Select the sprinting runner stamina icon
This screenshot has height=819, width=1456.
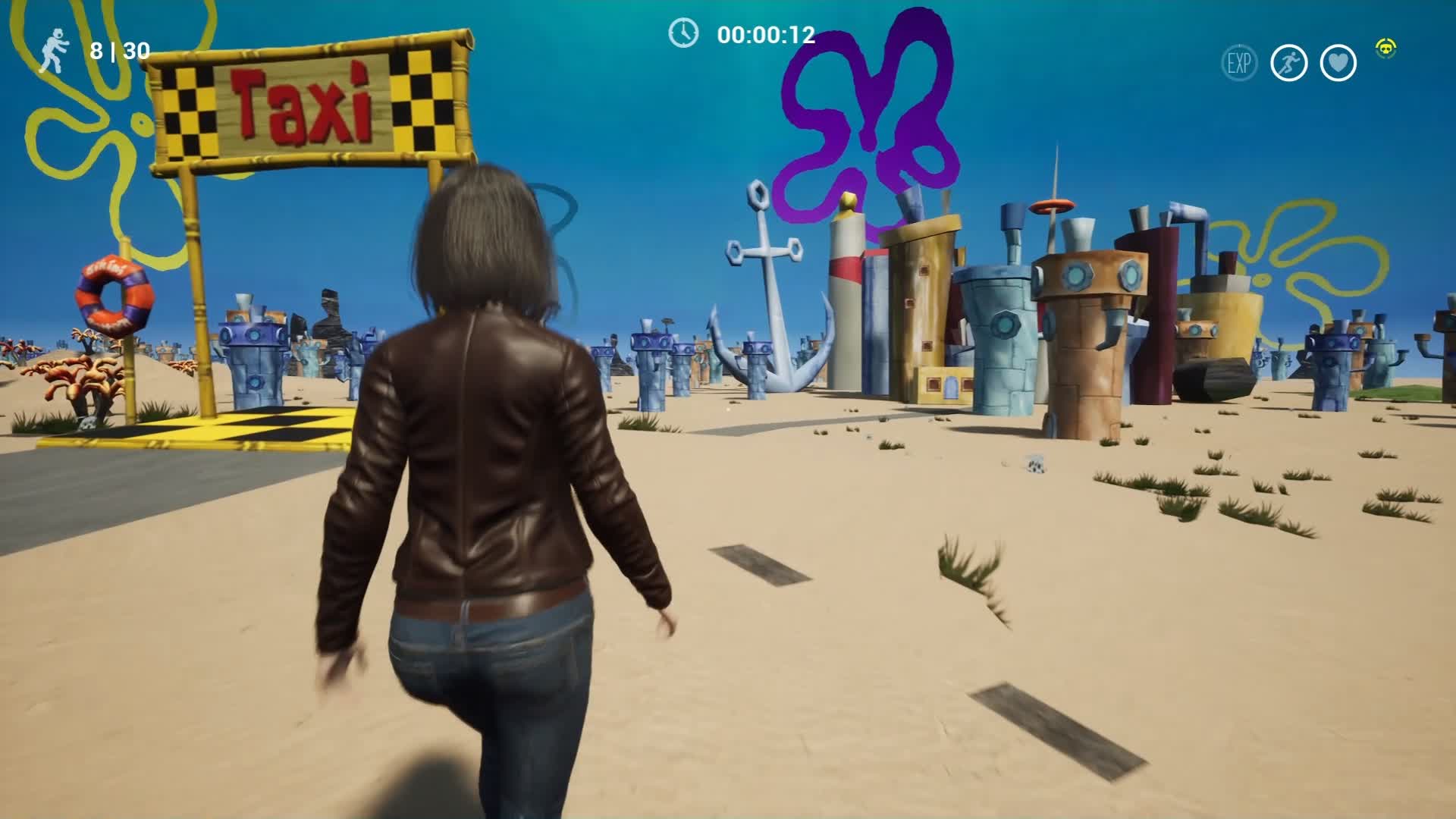click(1288, 63)
